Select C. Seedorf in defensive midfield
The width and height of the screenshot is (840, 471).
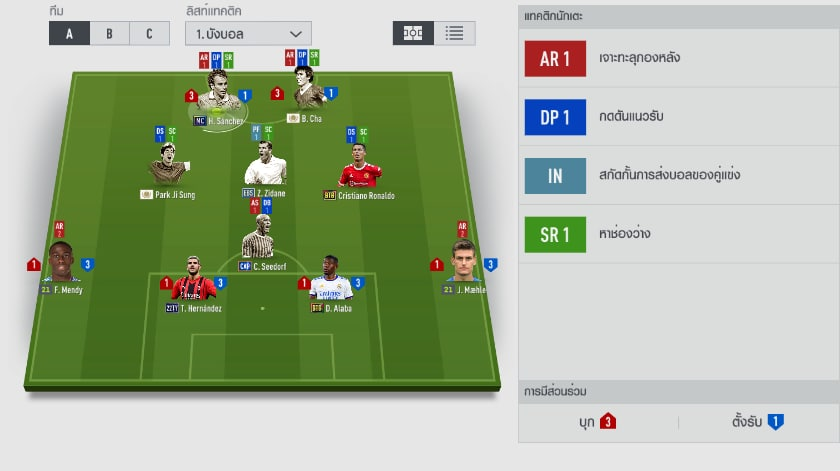(262, 240)
